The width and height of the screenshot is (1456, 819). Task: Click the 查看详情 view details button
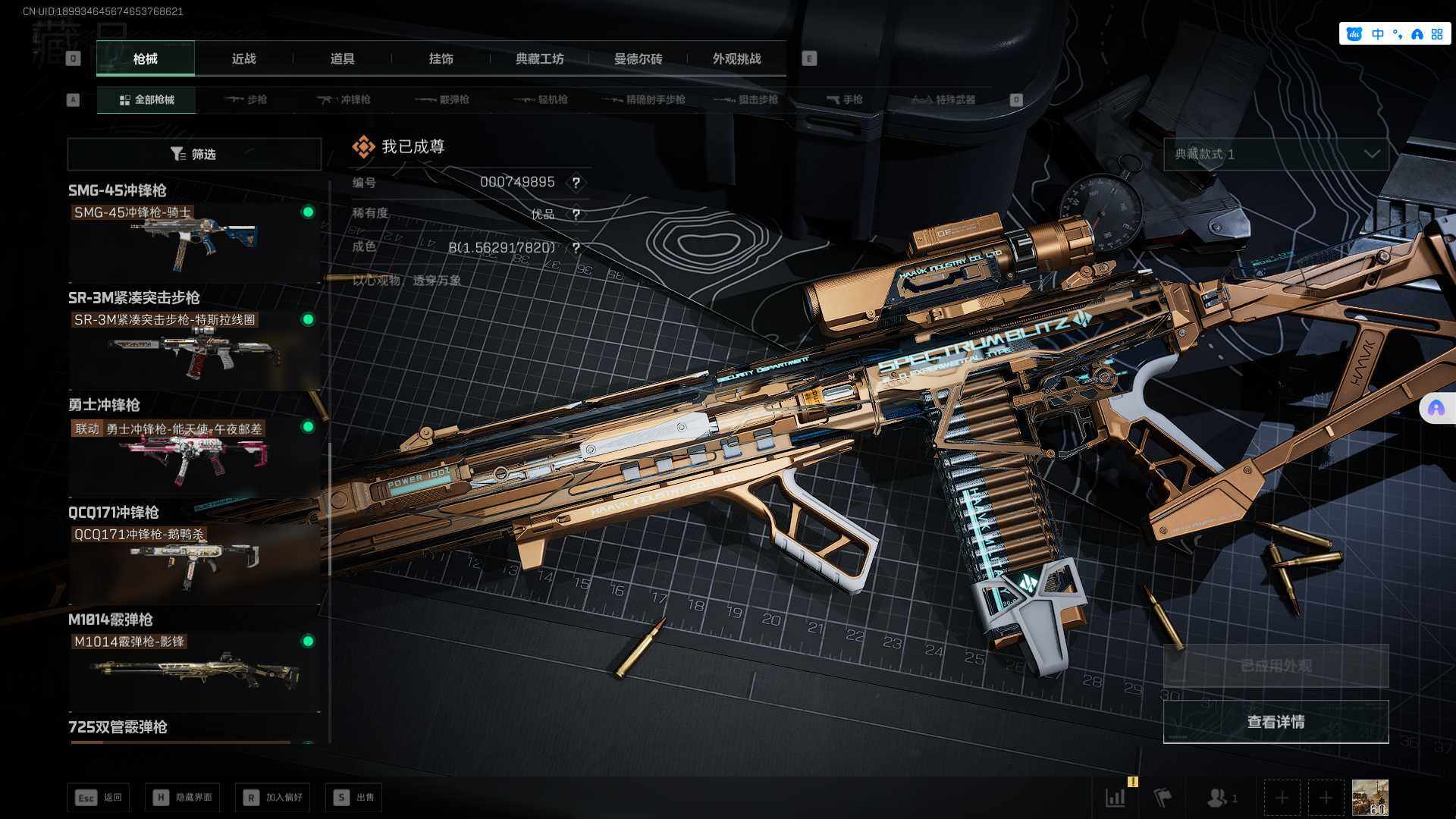point(1276,722)
